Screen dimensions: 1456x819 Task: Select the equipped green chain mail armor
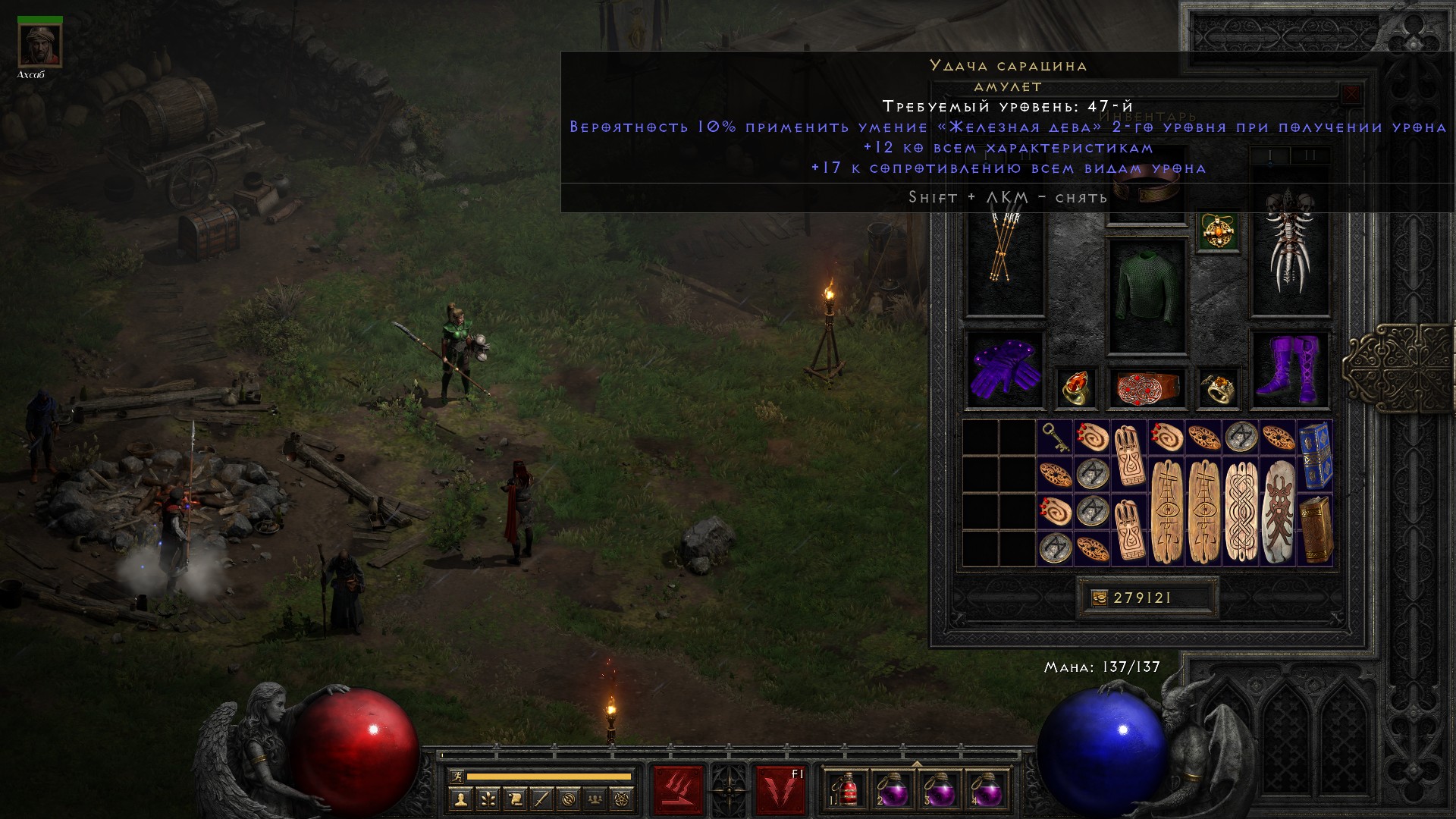[x=1147, y=296]
